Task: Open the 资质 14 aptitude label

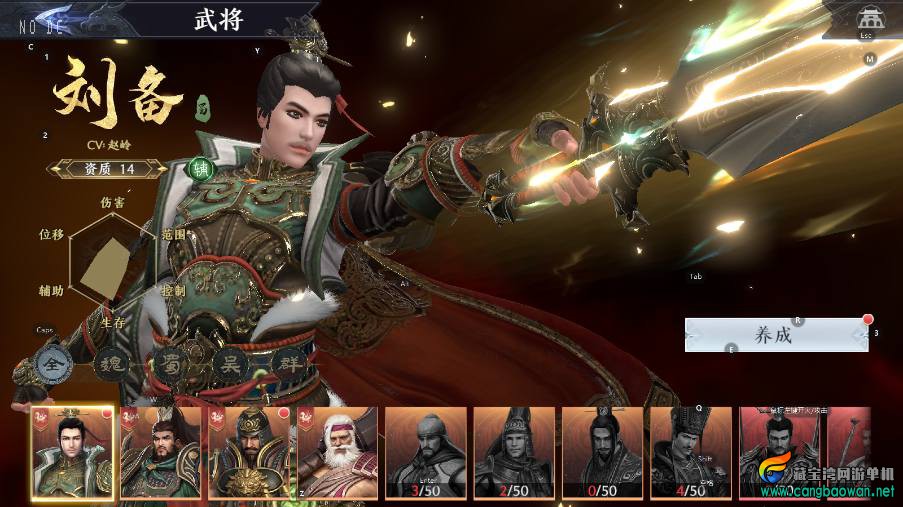Action: [x=107, y=169]
